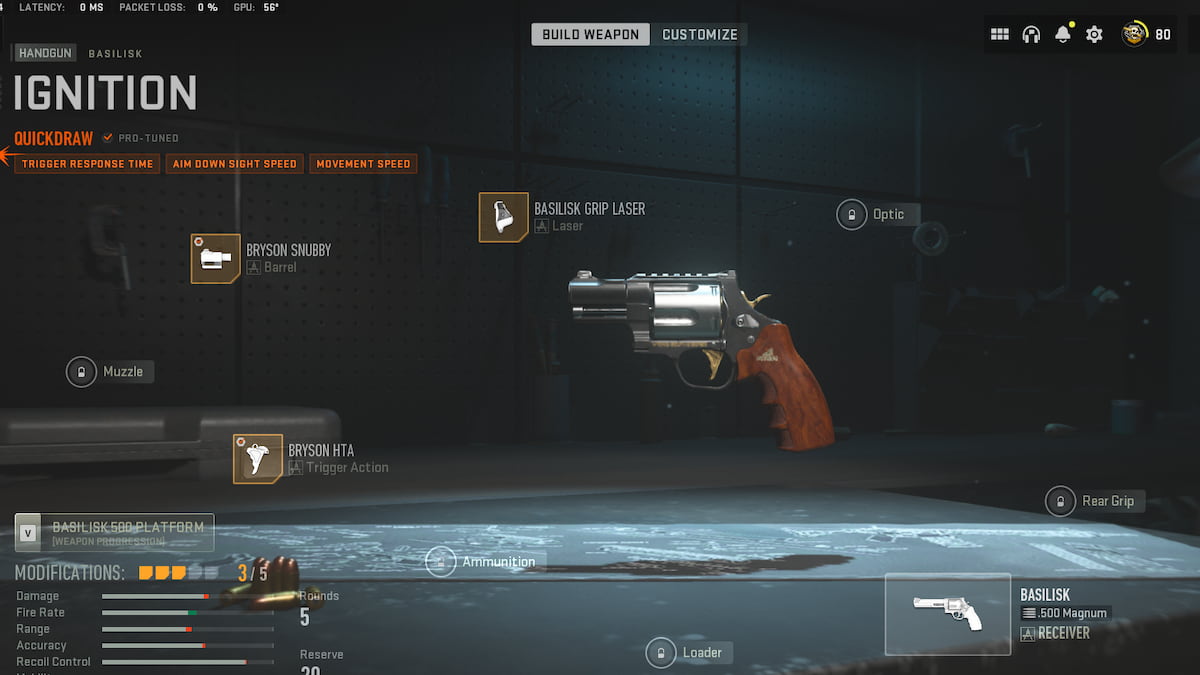
Task: Switch to the Build Weapon tab
Action: click(590, 34)
